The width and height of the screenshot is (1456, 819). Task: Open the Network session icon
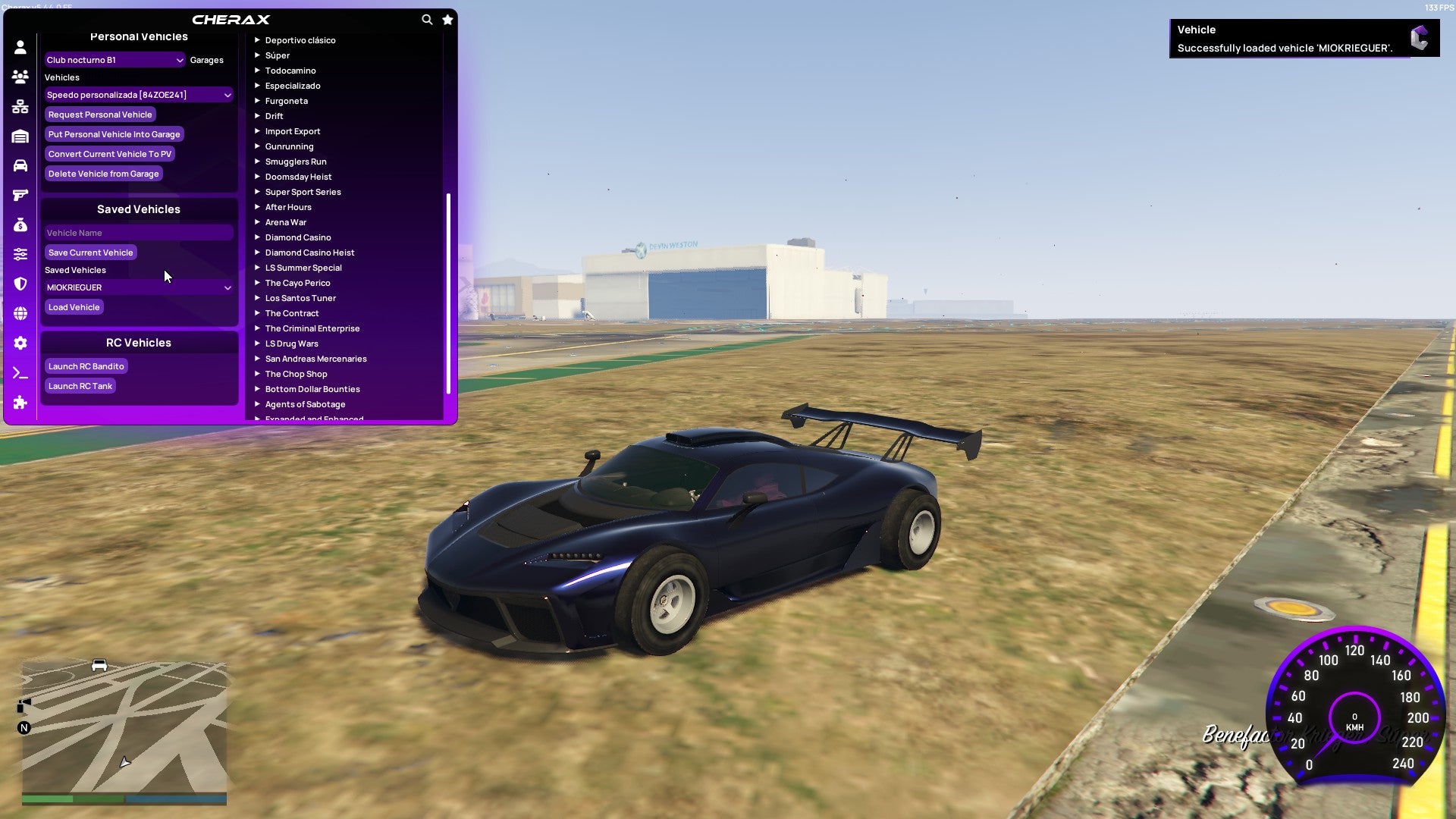[x=20, y=107]
